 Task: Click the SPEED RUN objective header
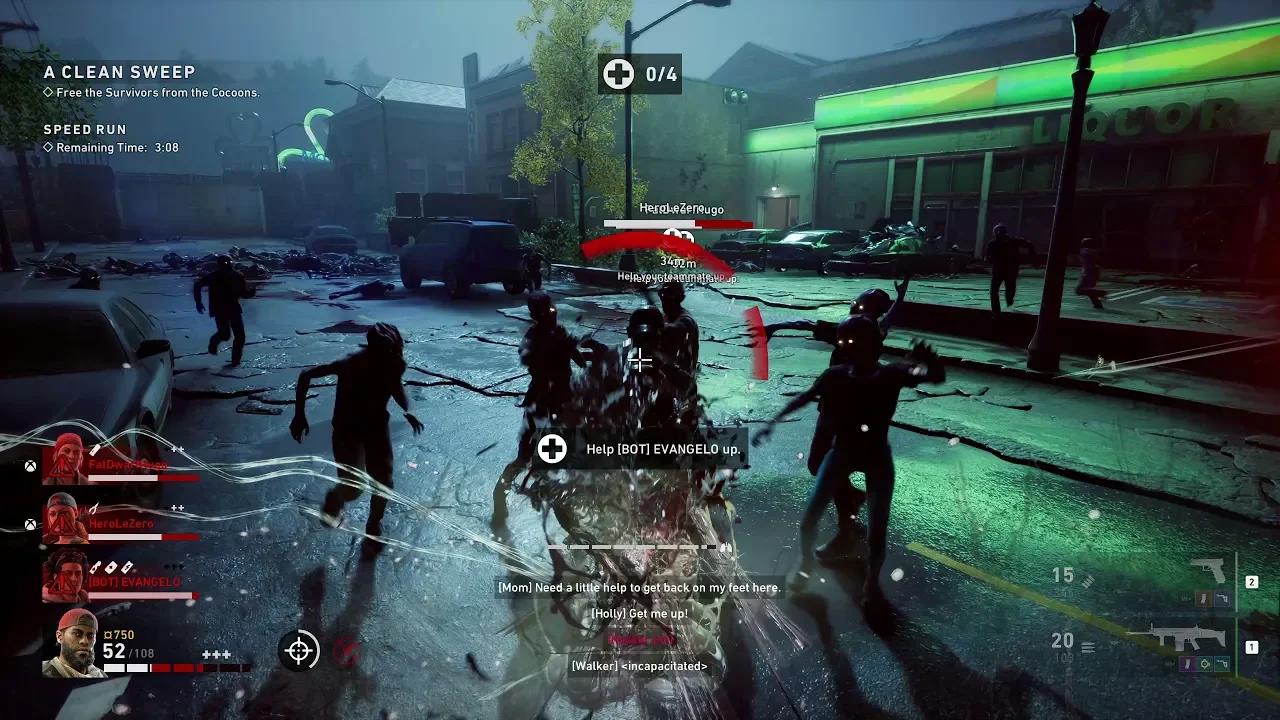[x=85, y=129]
